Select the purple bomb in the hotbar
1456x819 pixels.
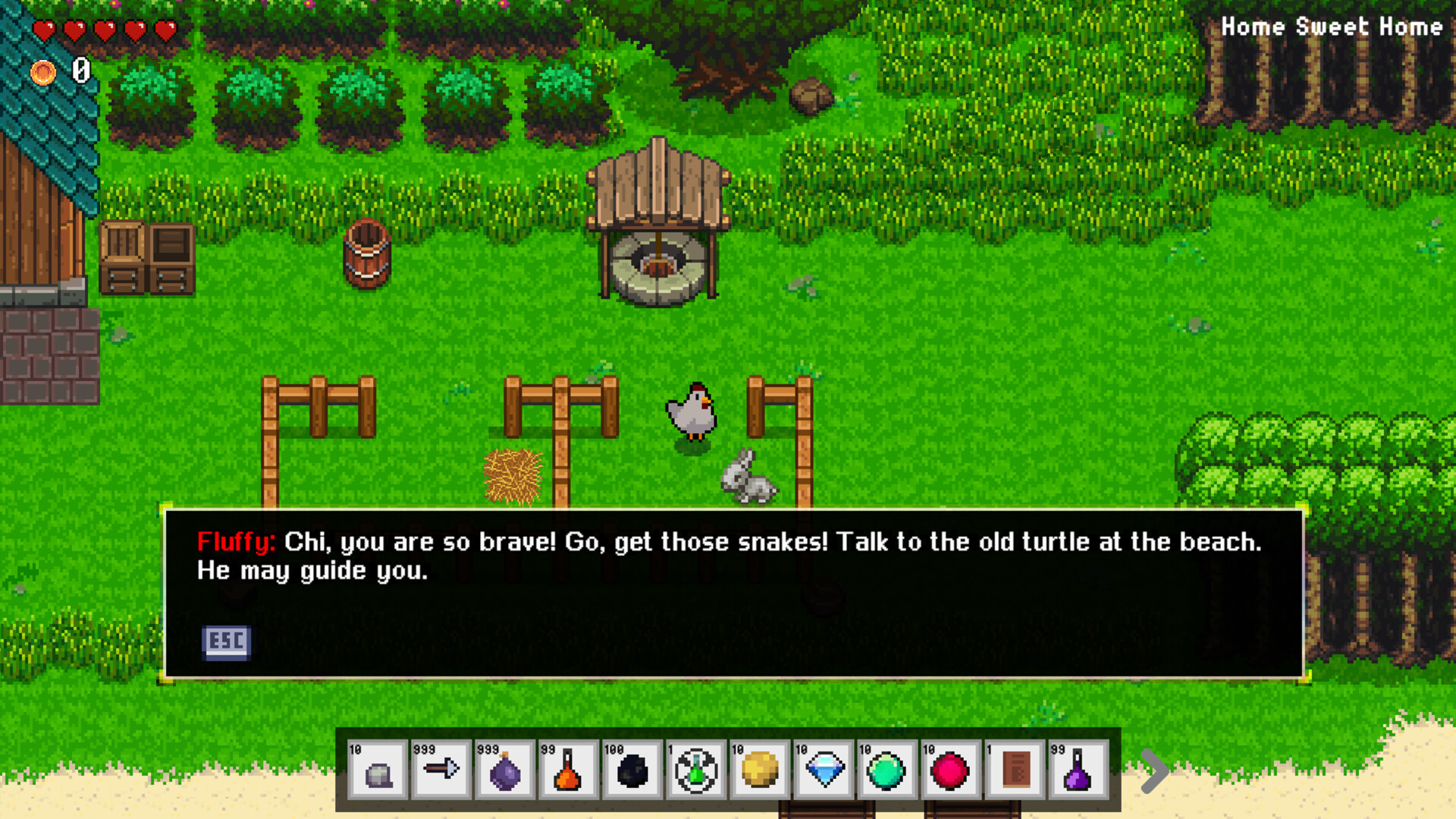pos(504,771)
